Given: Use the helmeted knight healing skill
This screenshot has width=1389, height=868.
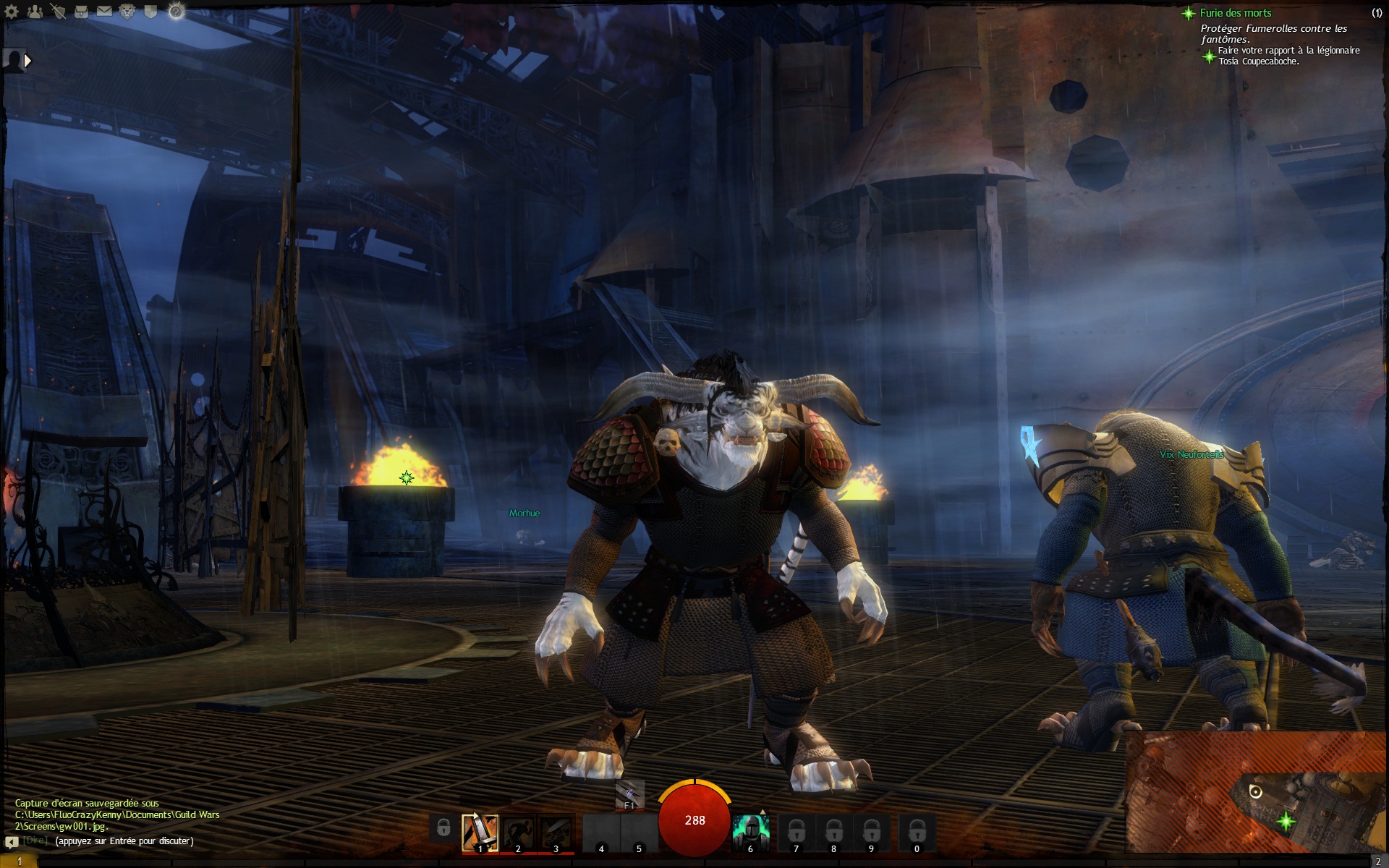Looking at the screenshot, I should coord(750,833).
